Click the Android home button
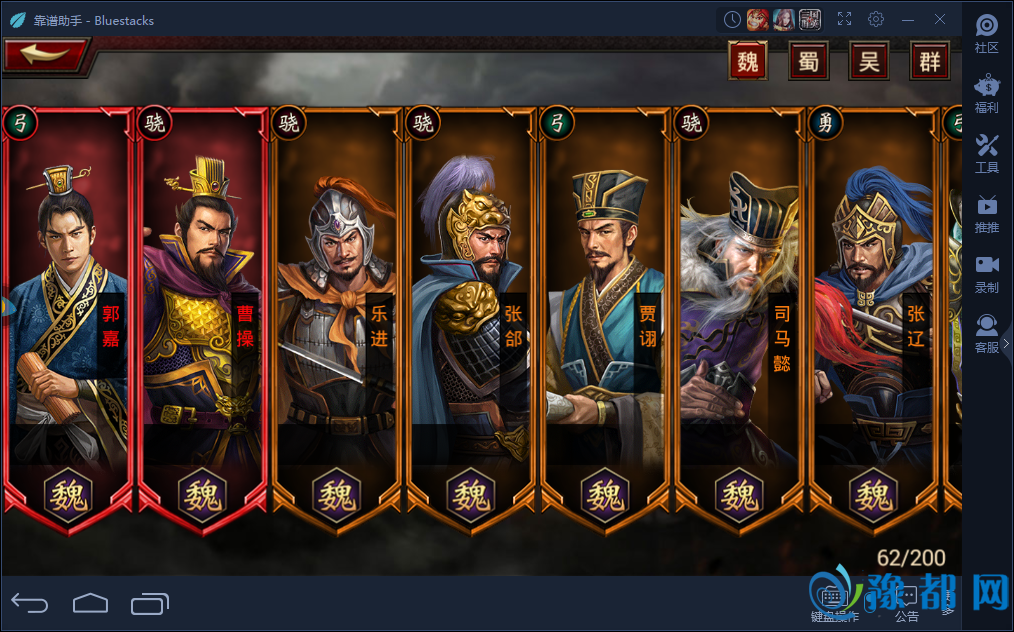1014x632 pixels. click(90, 602)
